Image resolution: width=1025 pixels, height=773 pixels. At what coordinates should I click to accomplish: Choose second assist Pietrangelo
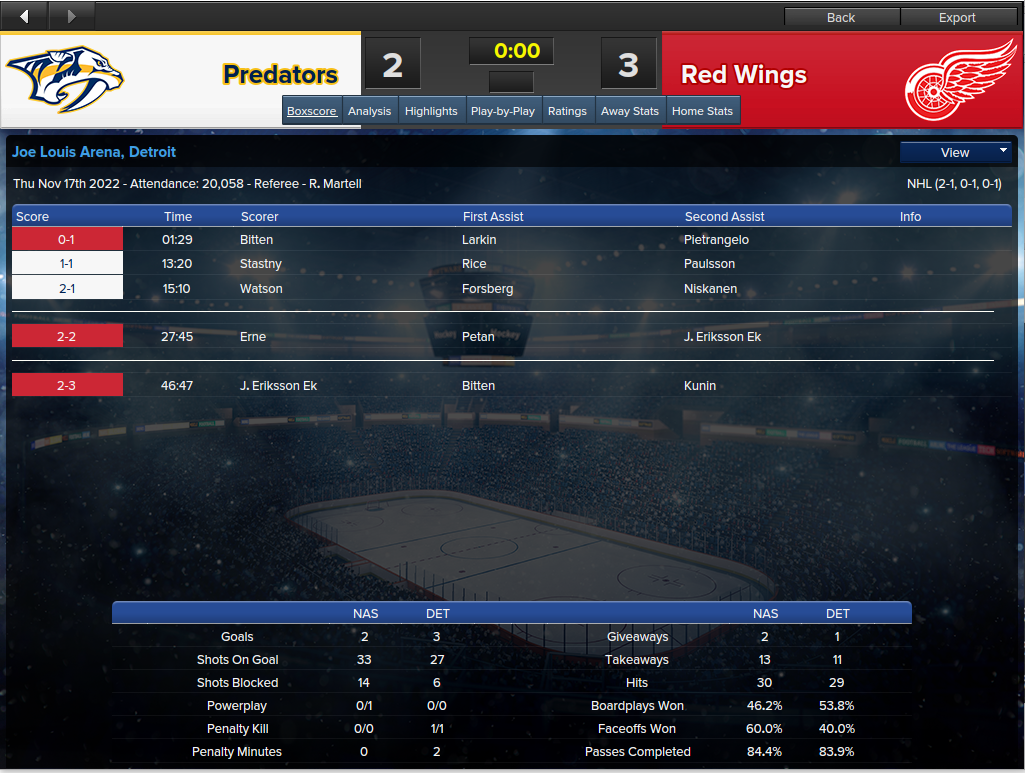point(717,240)
